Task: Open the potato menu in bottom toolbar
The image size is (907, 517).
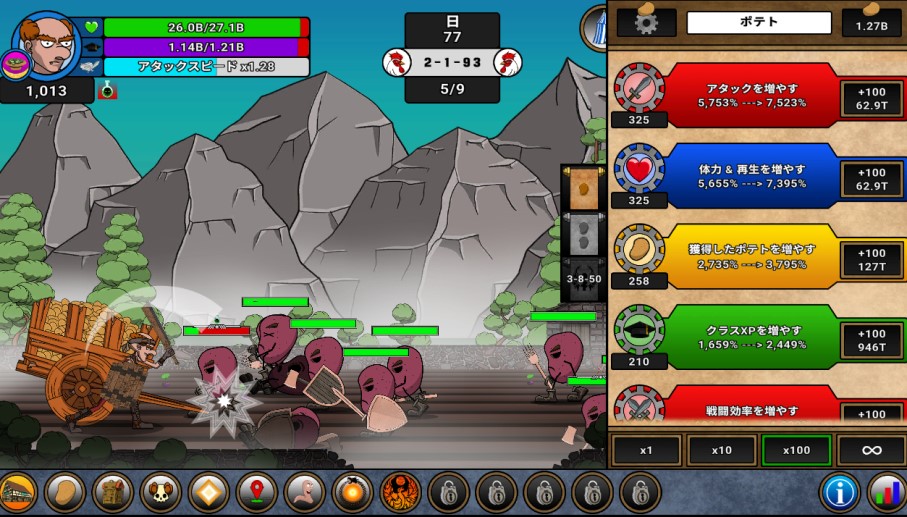Action: coord(65,492)
